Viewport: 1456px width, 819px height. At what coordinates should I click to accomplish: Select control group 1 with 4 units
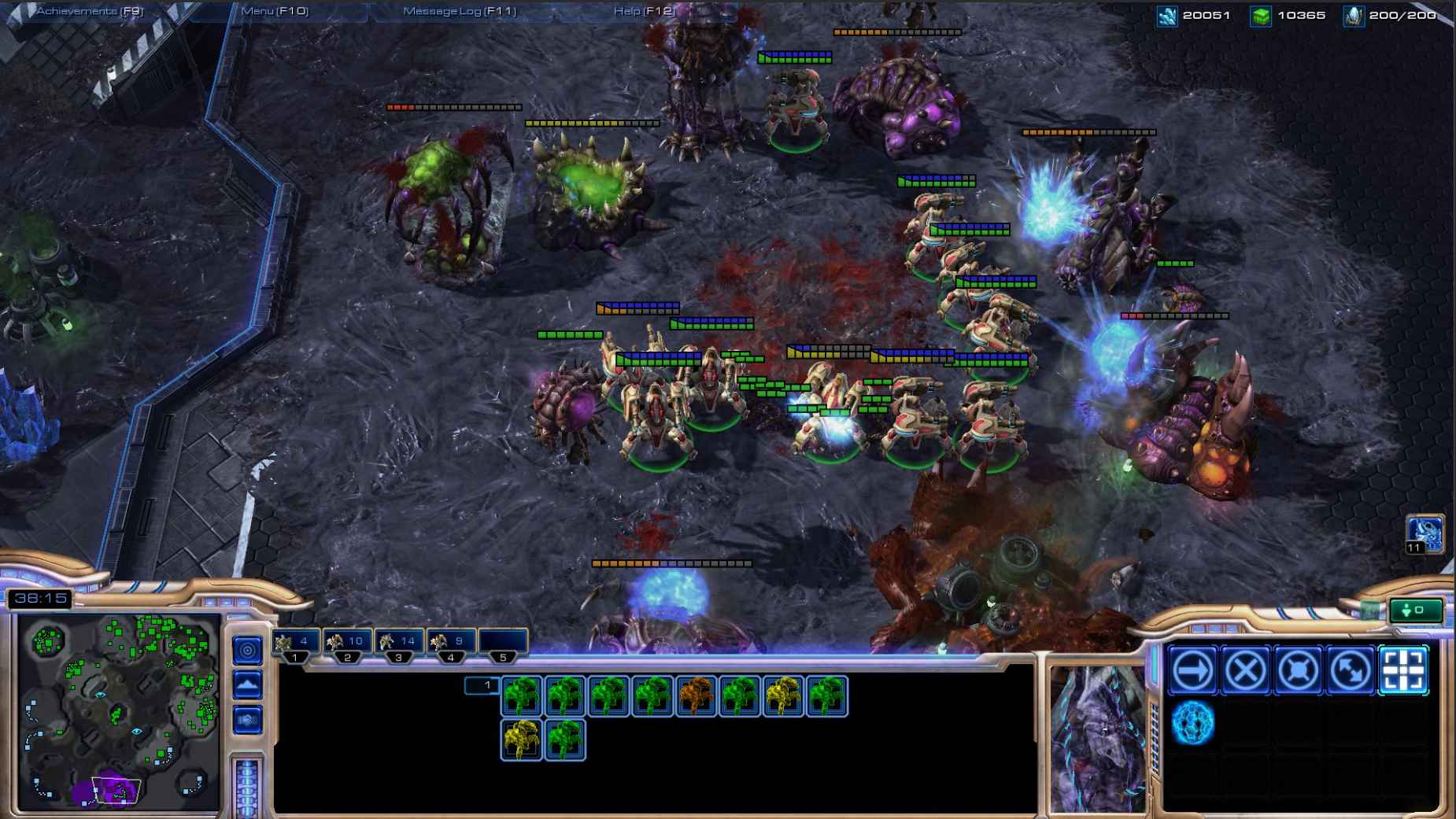point(295,643)
